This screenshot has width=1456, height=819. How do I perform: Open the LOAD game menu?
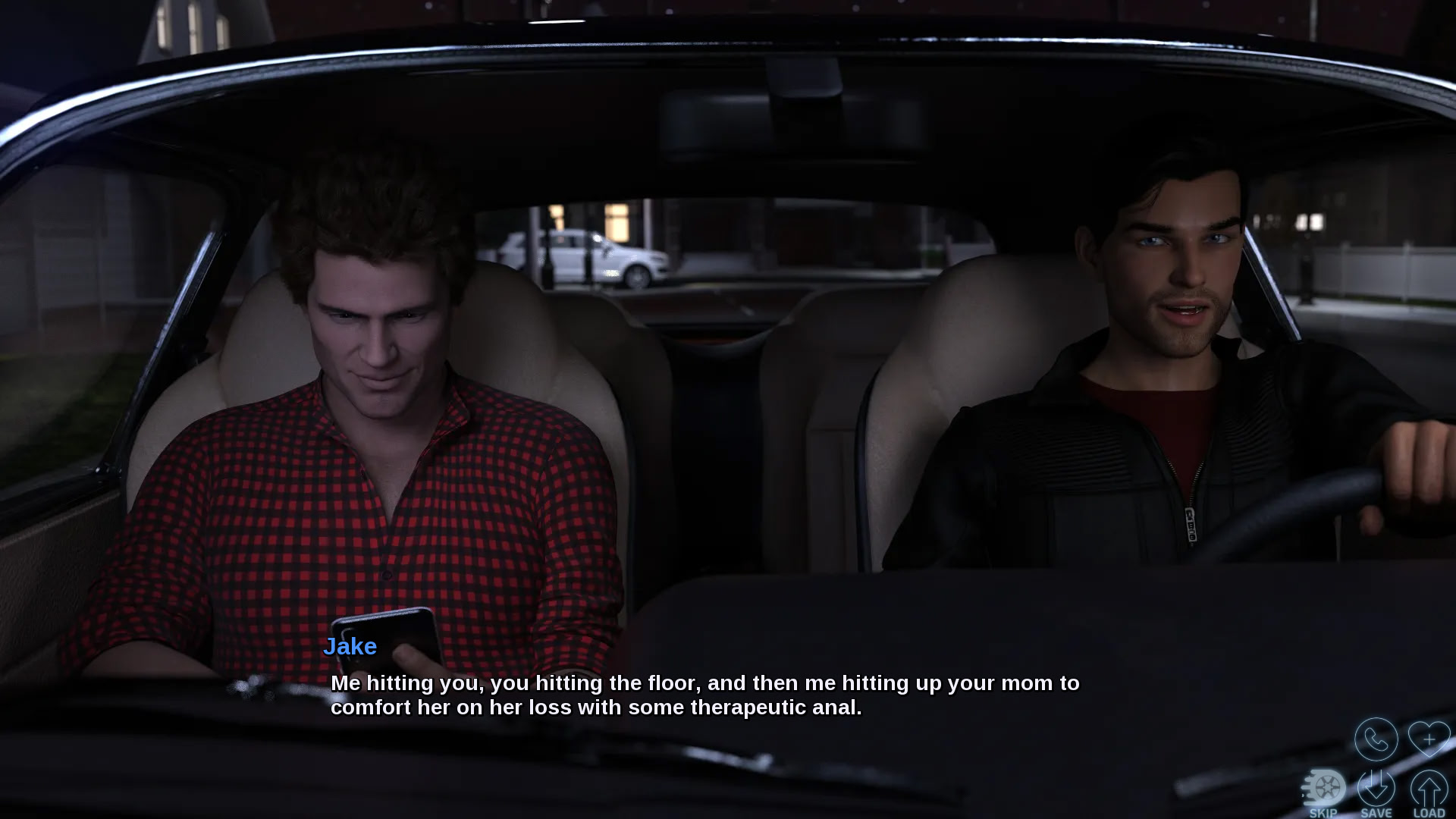(x=1429, y=792)
